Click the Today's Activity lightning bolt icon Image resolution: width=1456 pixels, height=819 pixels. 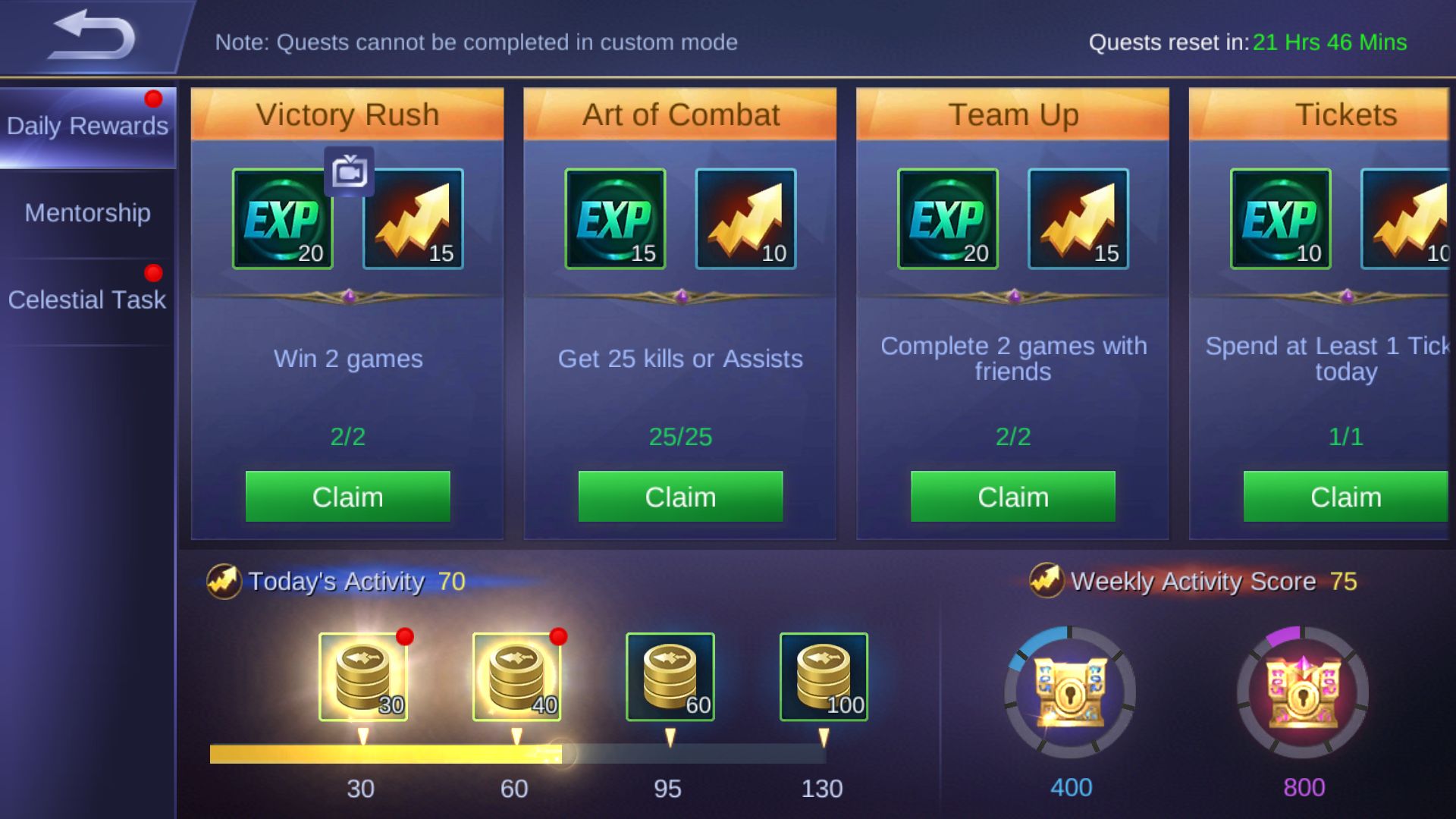[225, 582]
